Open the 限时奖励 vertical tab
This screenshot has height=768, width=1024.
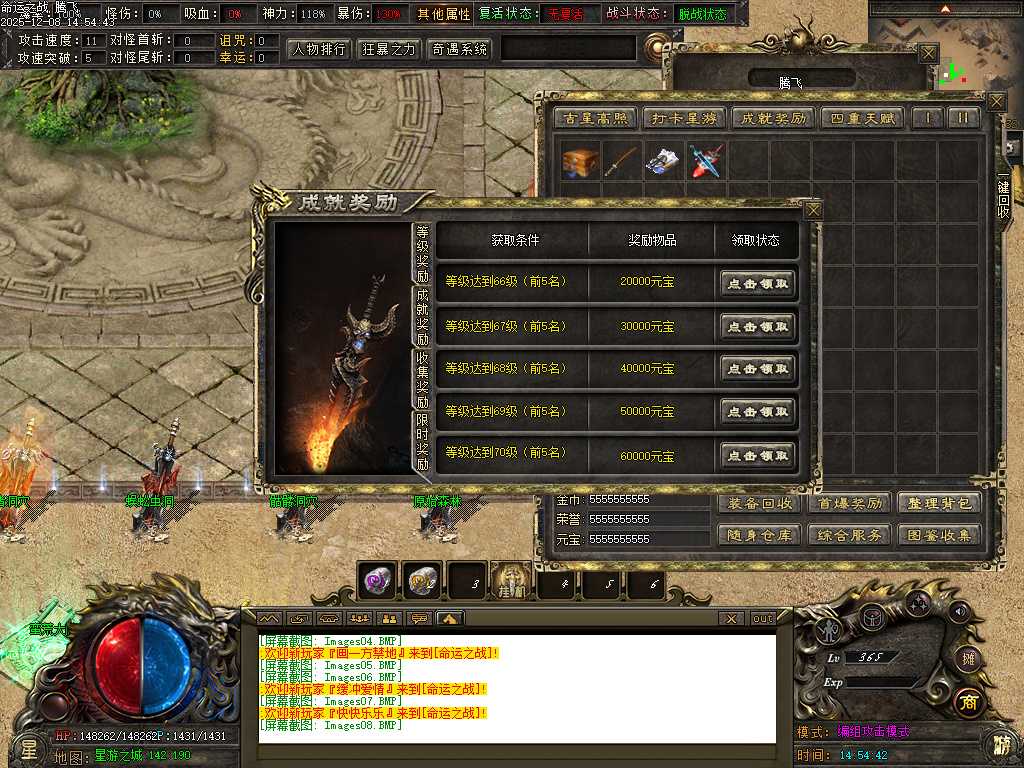(x=422, y=443)
